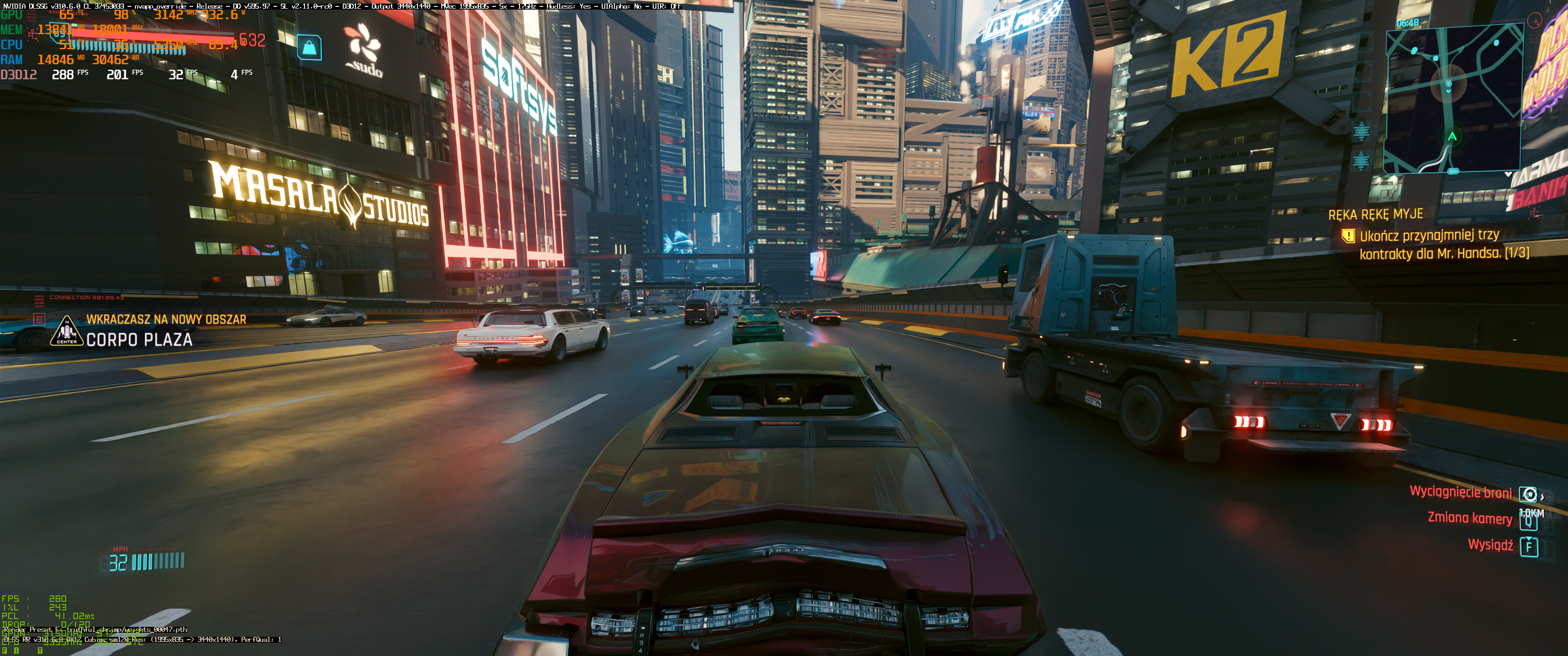Select the RĘKA RĘKĘ MYJE quest title
Screen dimensions: 1568x656
pyautogui.click(x=1375, y=214)
